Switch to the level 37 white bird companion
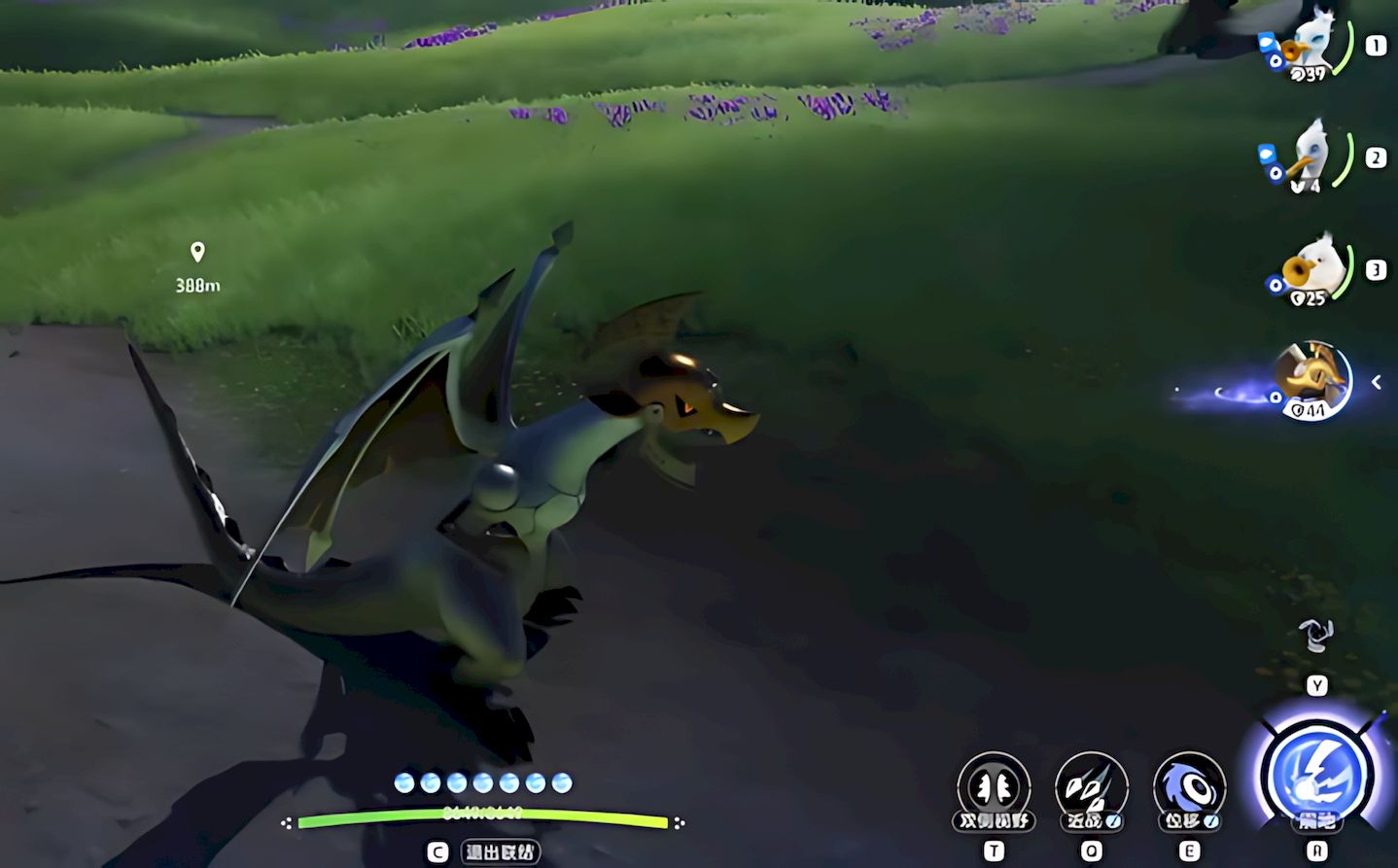Viewport: 1398px width, 868px height. tap(1311, 46)
